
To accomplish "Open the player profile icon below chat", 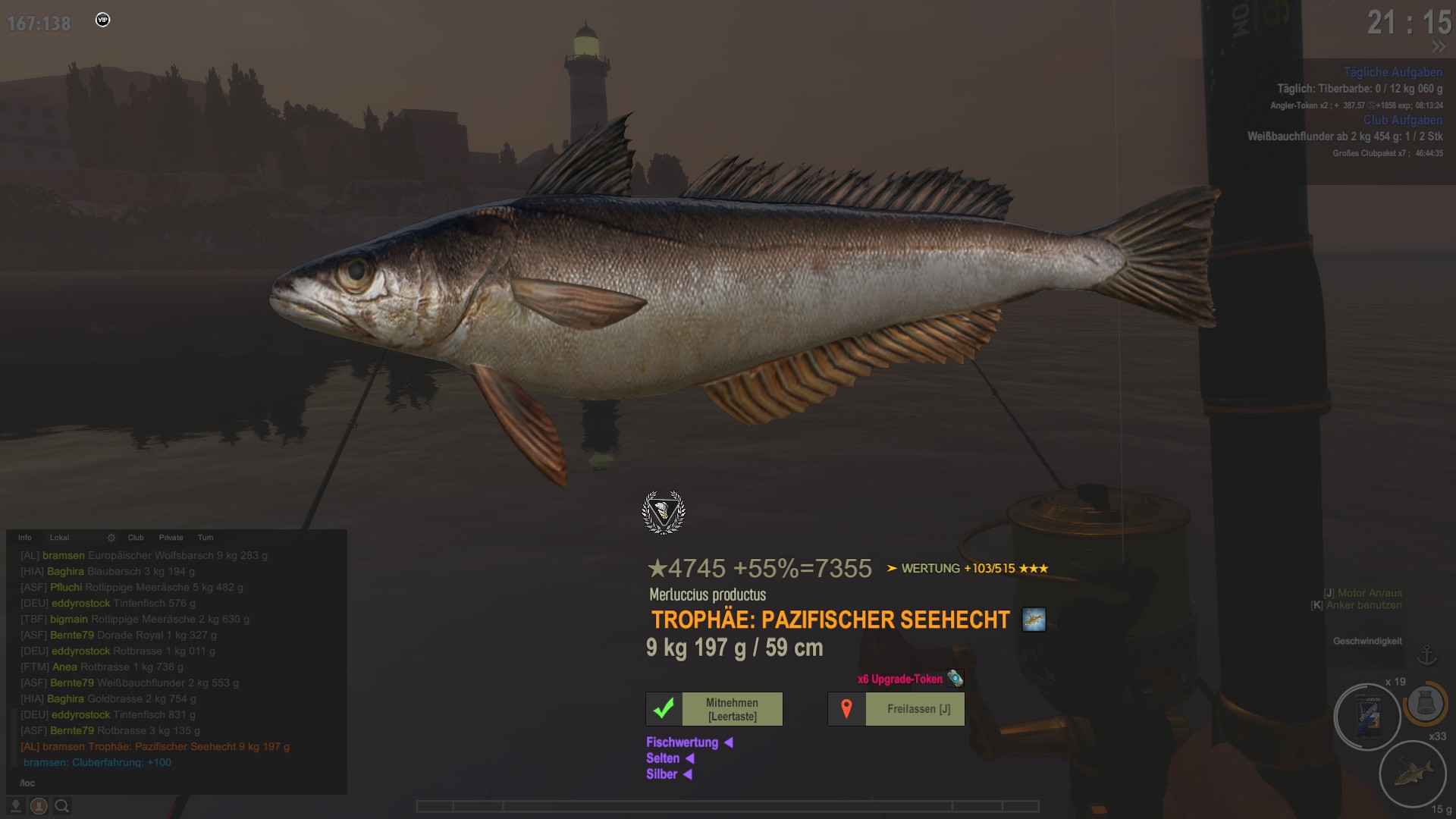I will pos(39,806).
